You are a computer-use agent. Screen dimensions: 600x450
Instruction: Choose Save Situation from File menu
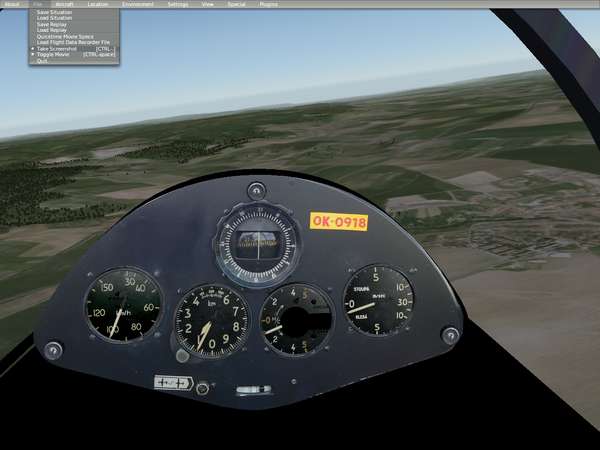tap(54, 13)
